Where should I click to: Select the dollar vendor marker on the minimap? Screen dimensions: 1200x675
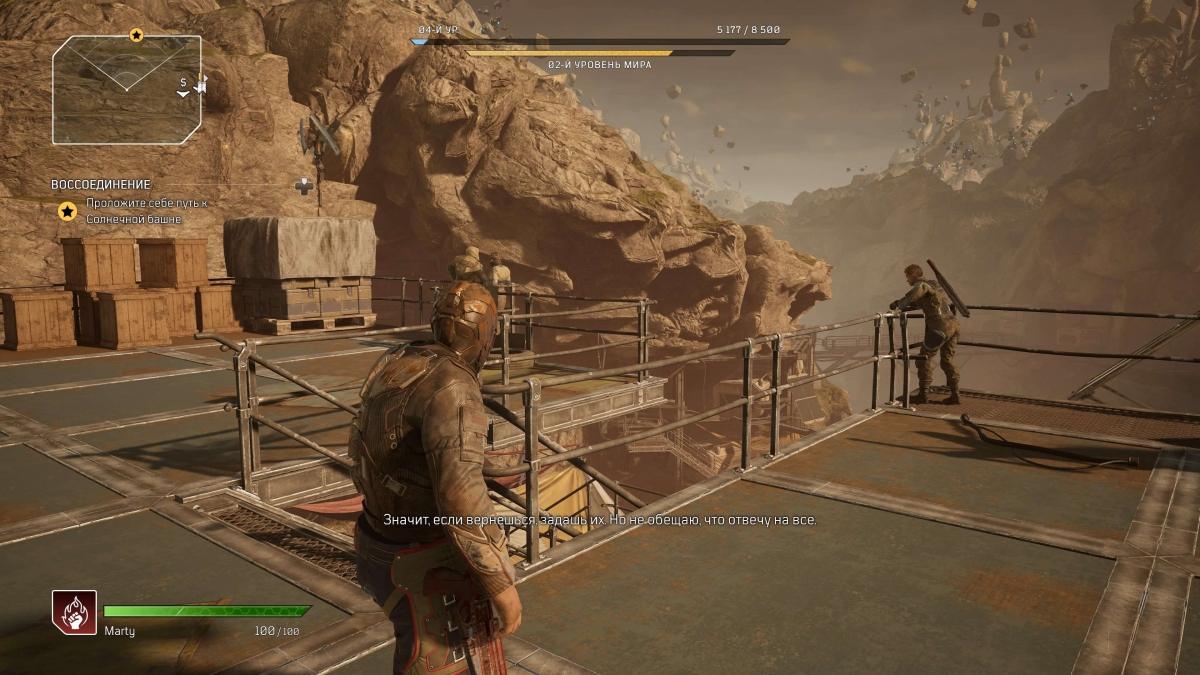click(183, 83)
